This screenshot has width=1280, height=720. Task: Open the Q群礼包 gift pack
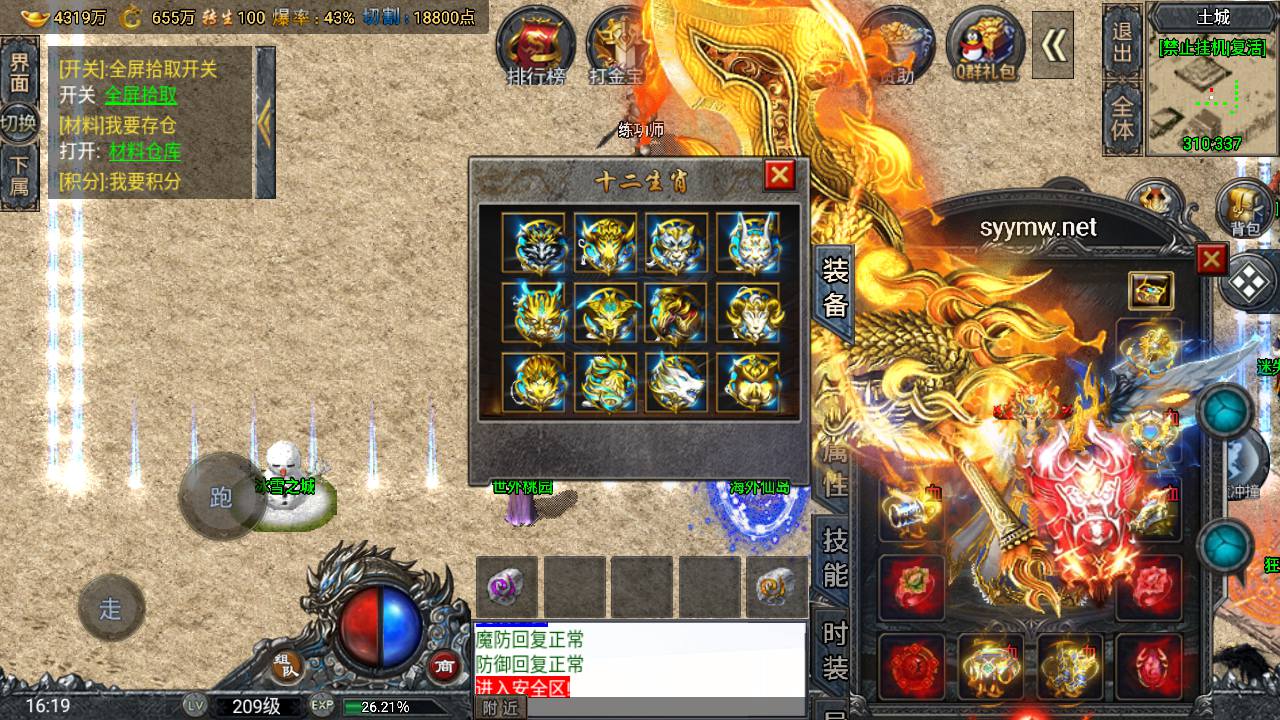[x=985, y=44]
